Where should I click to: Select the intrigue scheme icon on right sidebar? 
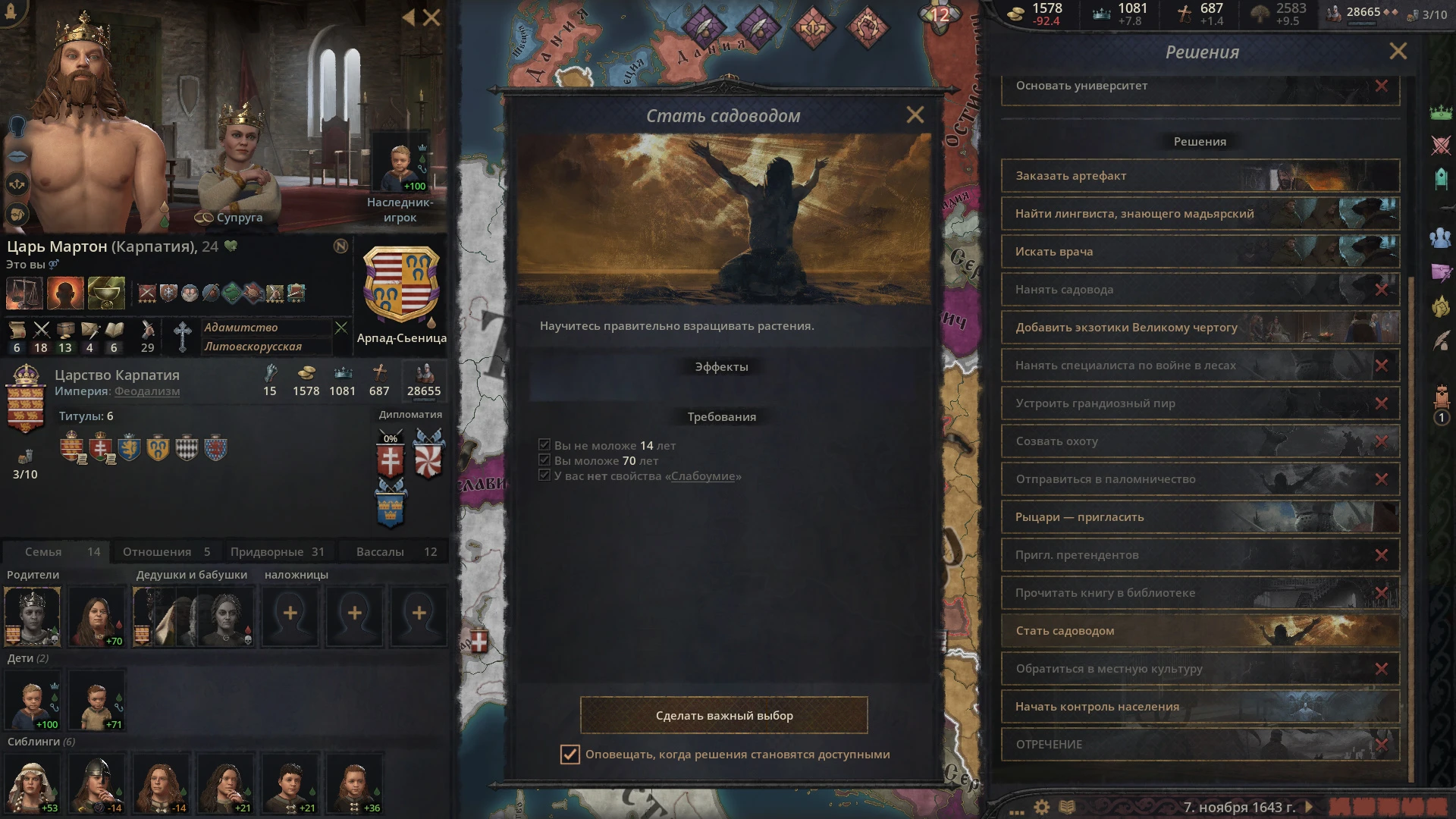[x=1441, y=271]
